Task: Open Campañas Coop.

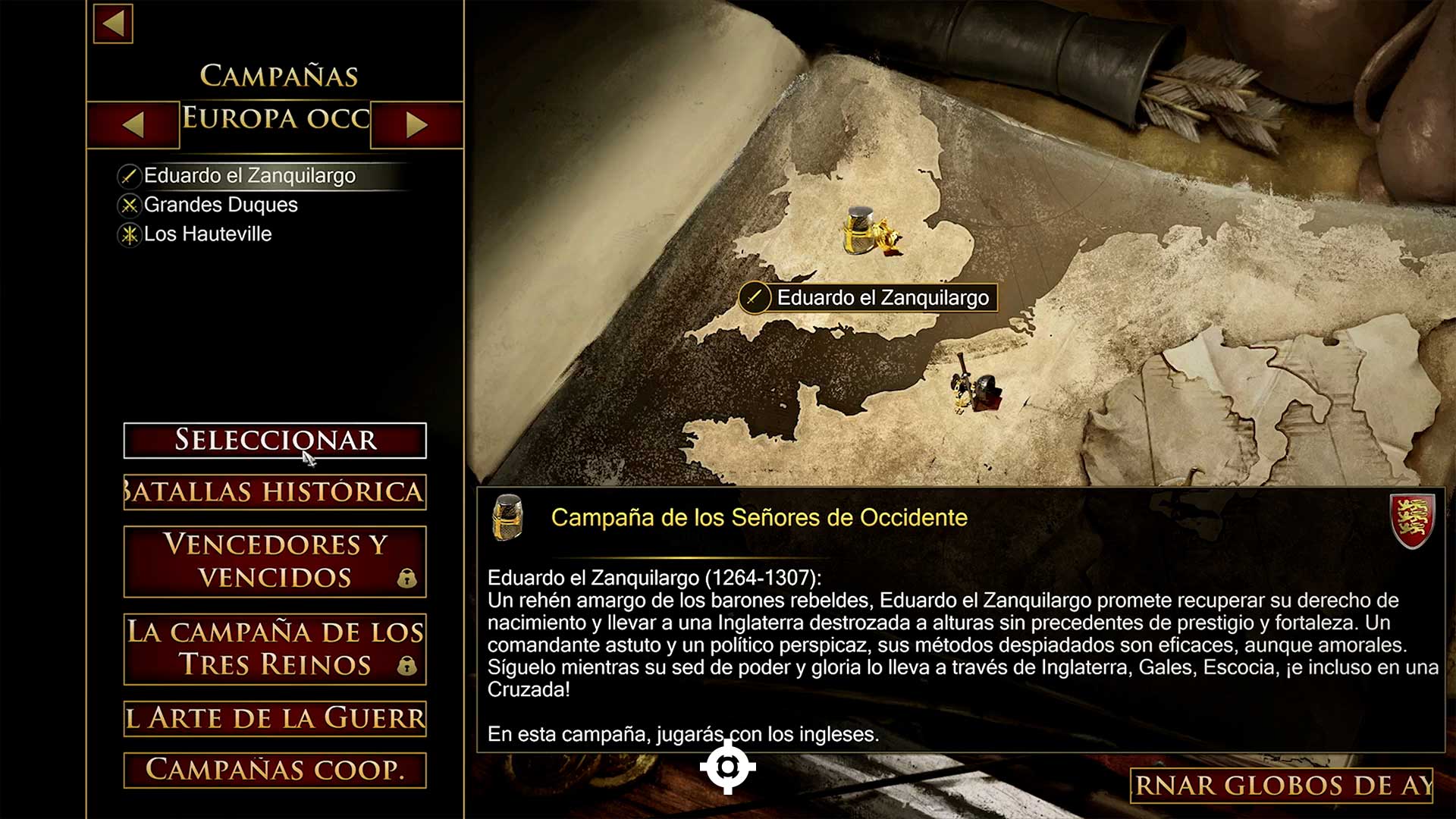Action: click(x=275, y=770)
